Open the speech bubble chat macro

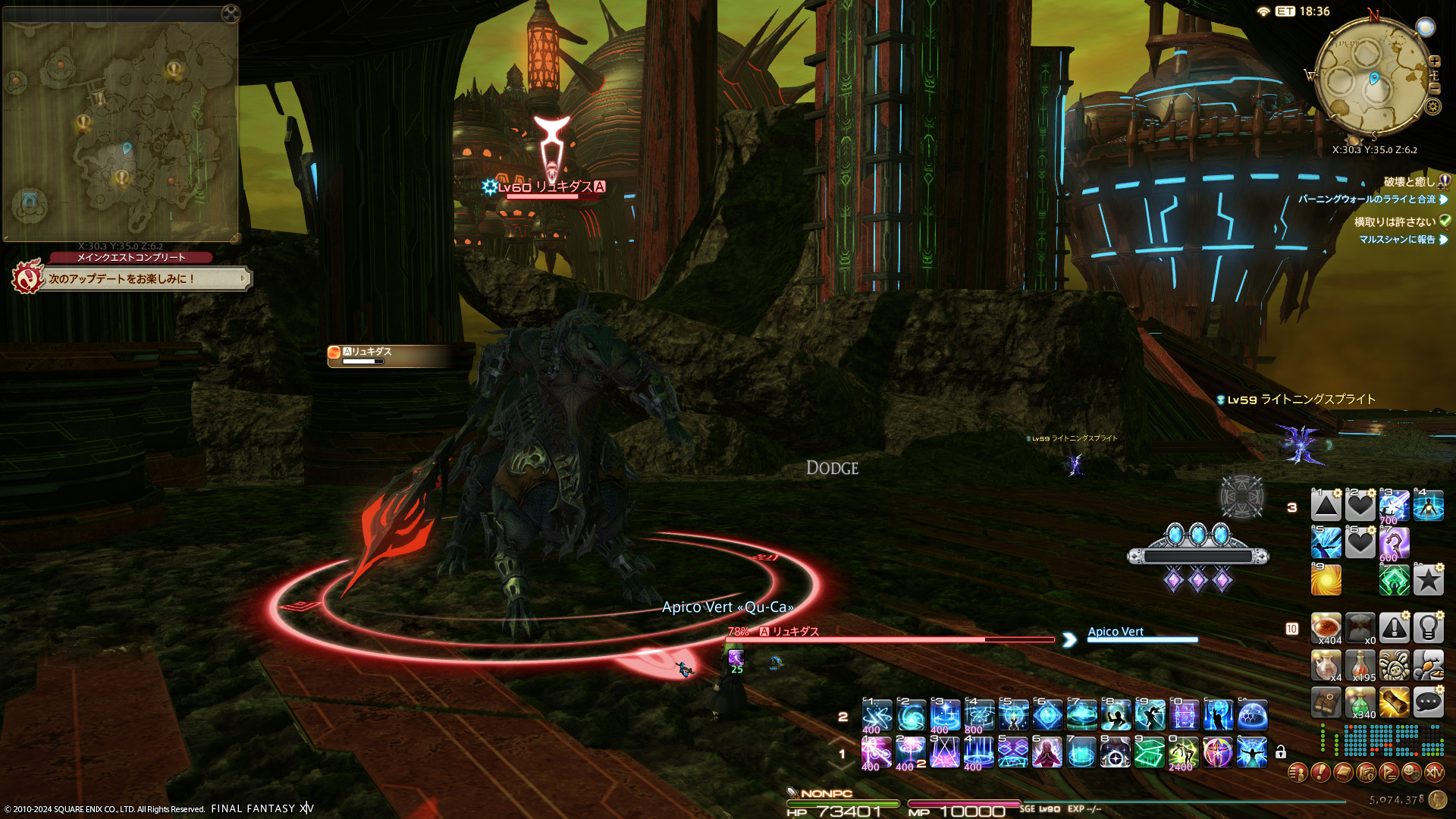(x=1428, y=703)
